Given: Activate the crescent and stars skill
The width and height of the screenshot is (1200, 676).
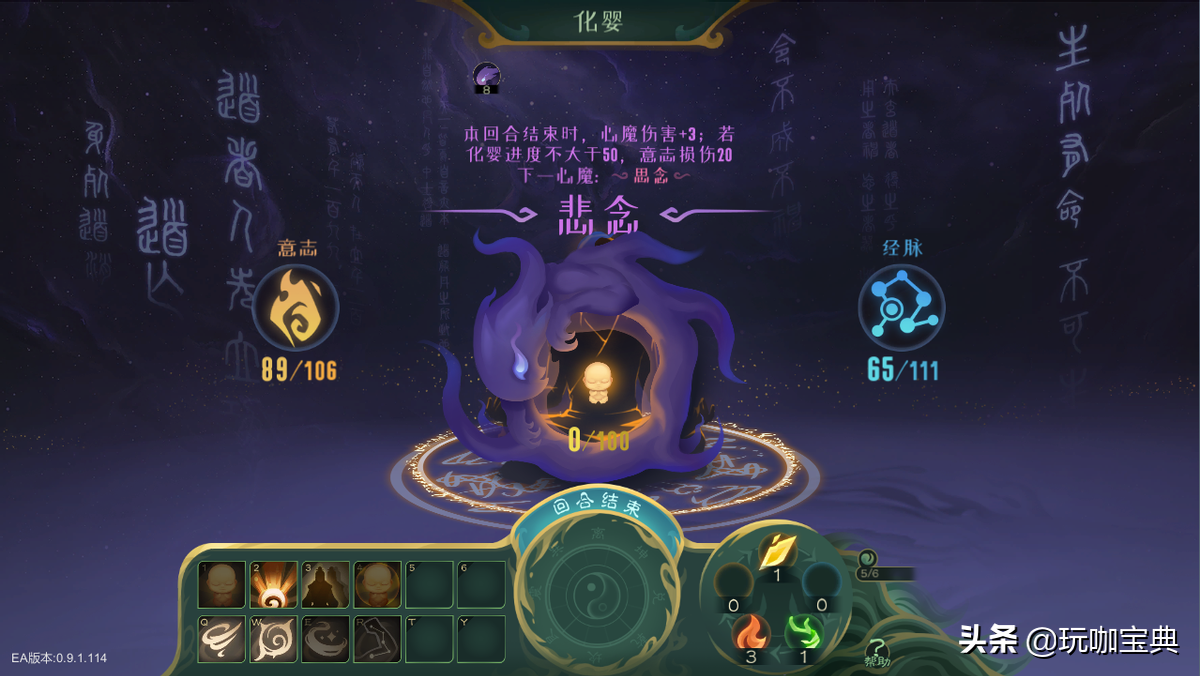Looking at the screenshot, I should [325, 638].
